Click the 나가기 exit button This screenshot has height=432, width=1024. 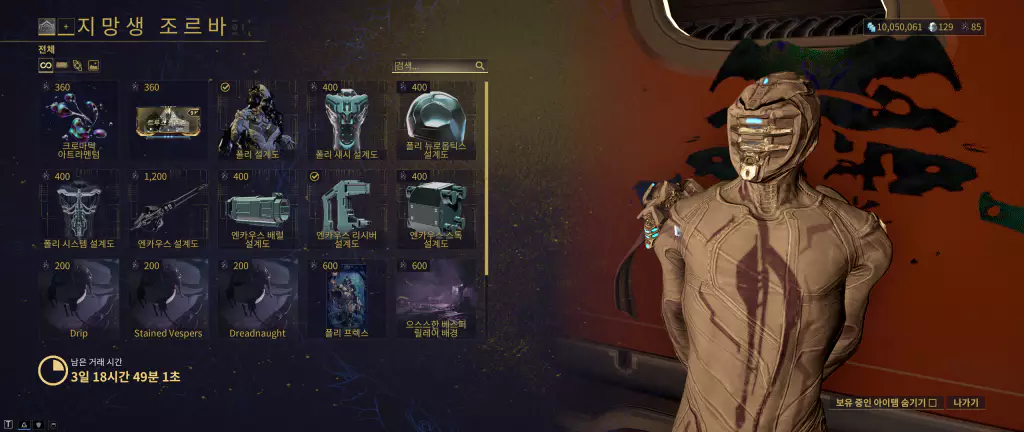tap(966, 402)
